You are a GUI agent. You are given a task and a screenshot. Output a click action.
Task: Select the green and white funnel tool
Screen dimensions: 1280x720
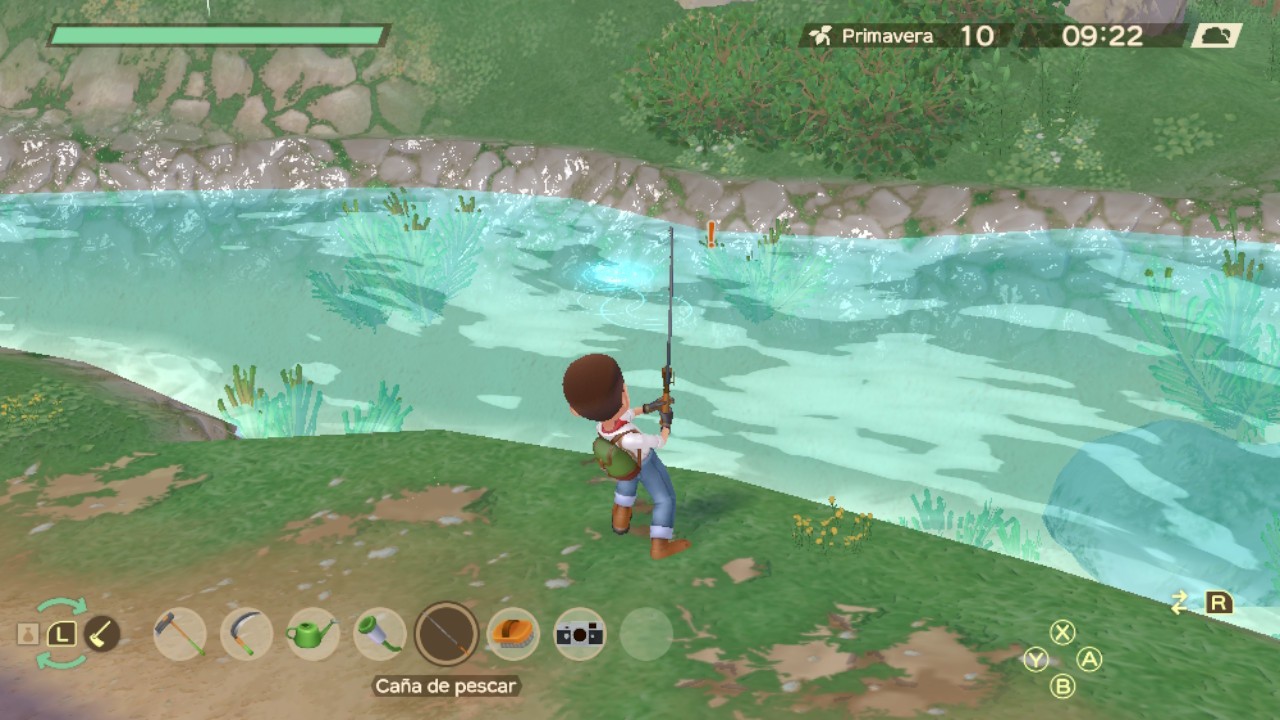380,634
